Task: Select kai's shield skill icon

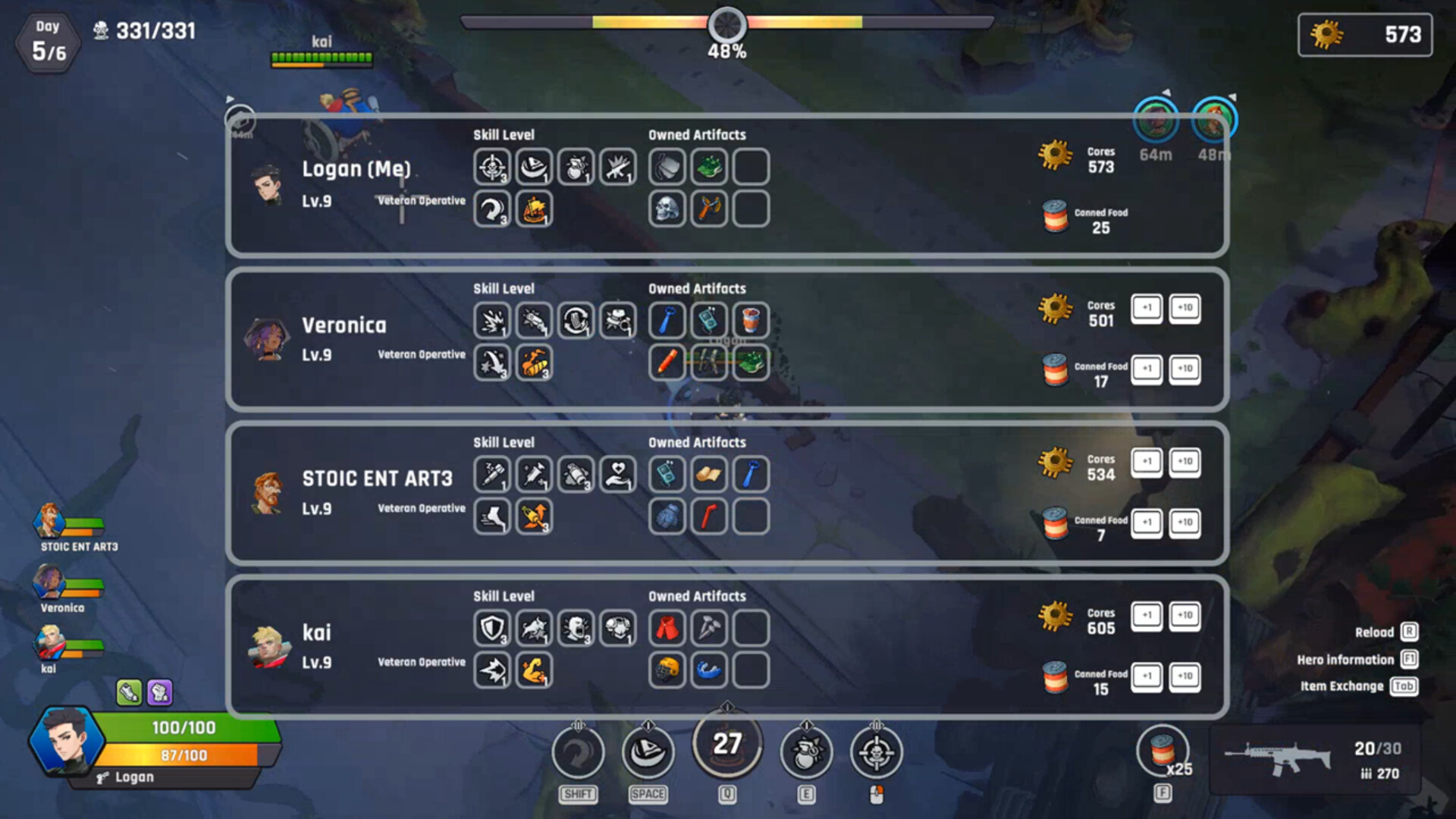Action: (491, 629)
